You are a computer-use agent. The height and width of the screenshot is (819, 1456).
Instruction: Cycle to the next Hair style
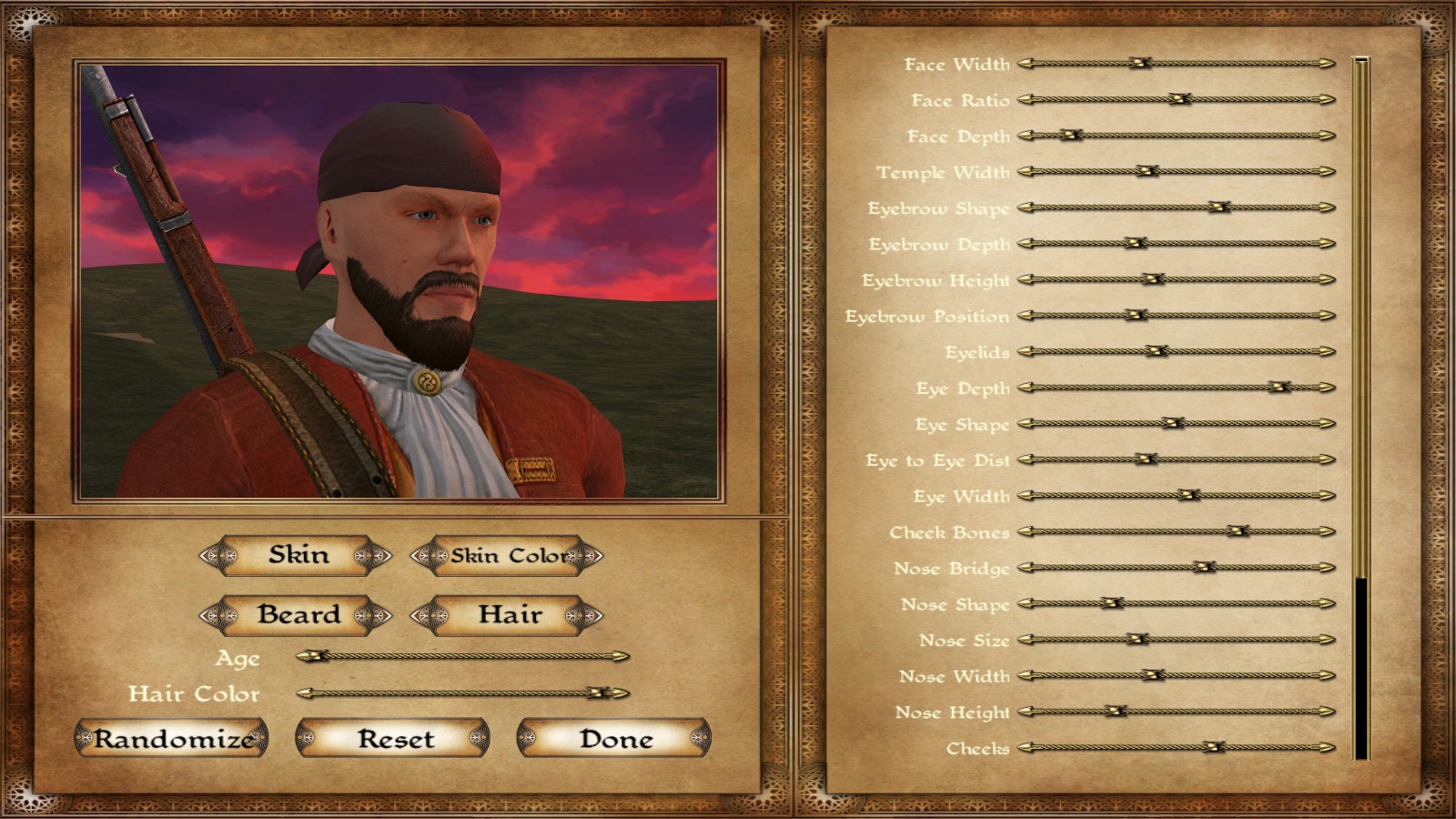pyautogui.click(x=584, y=615)
